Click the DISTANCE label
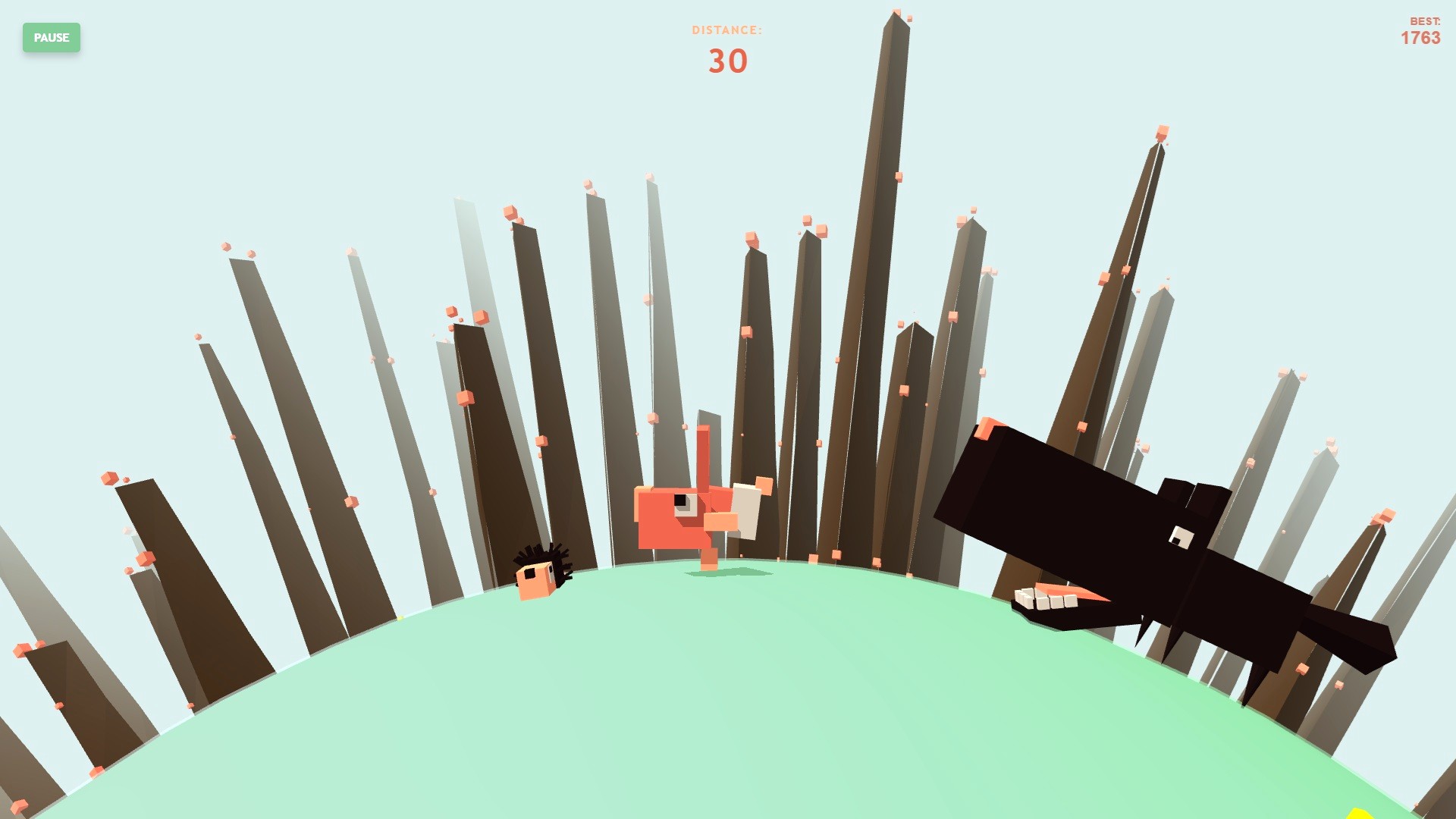Viewport: 1456px width, 819px height. (726, 31)
